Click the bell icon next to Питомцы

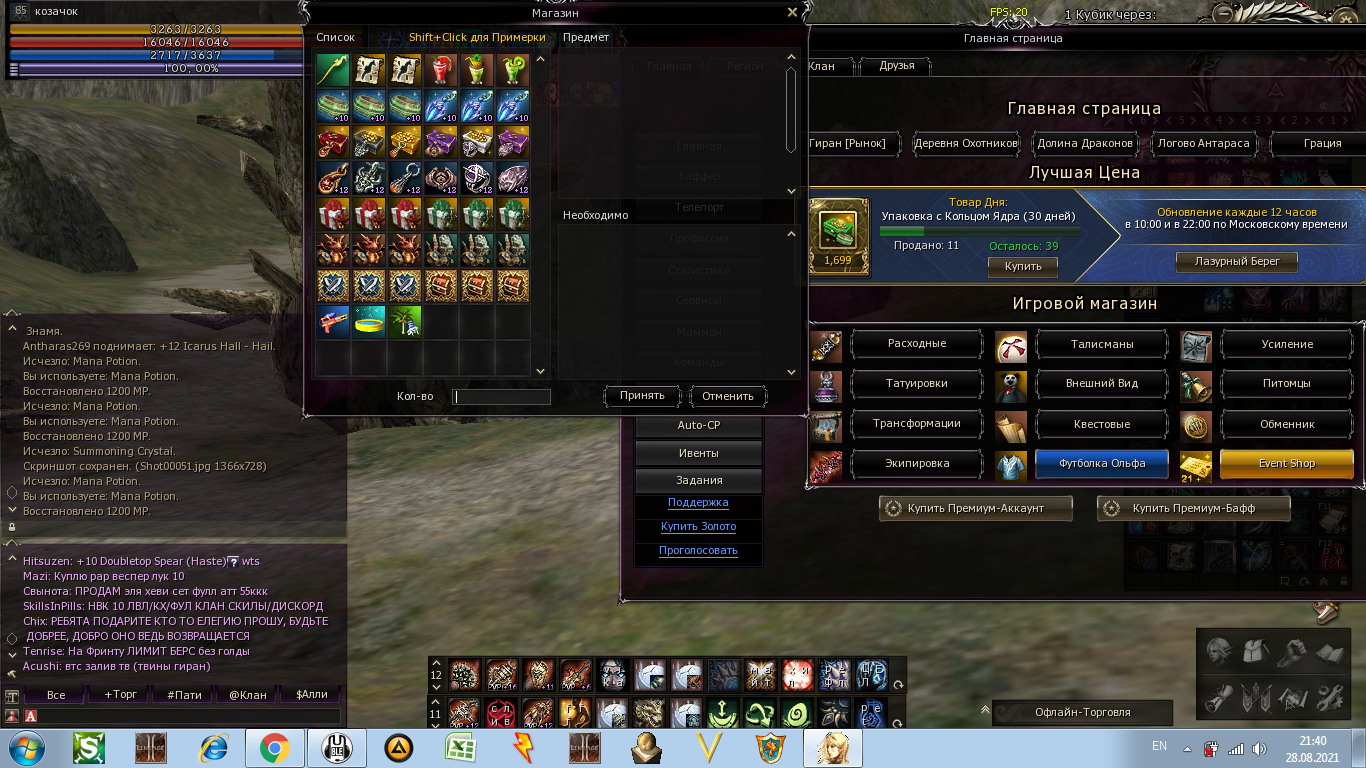[1195, 384]
